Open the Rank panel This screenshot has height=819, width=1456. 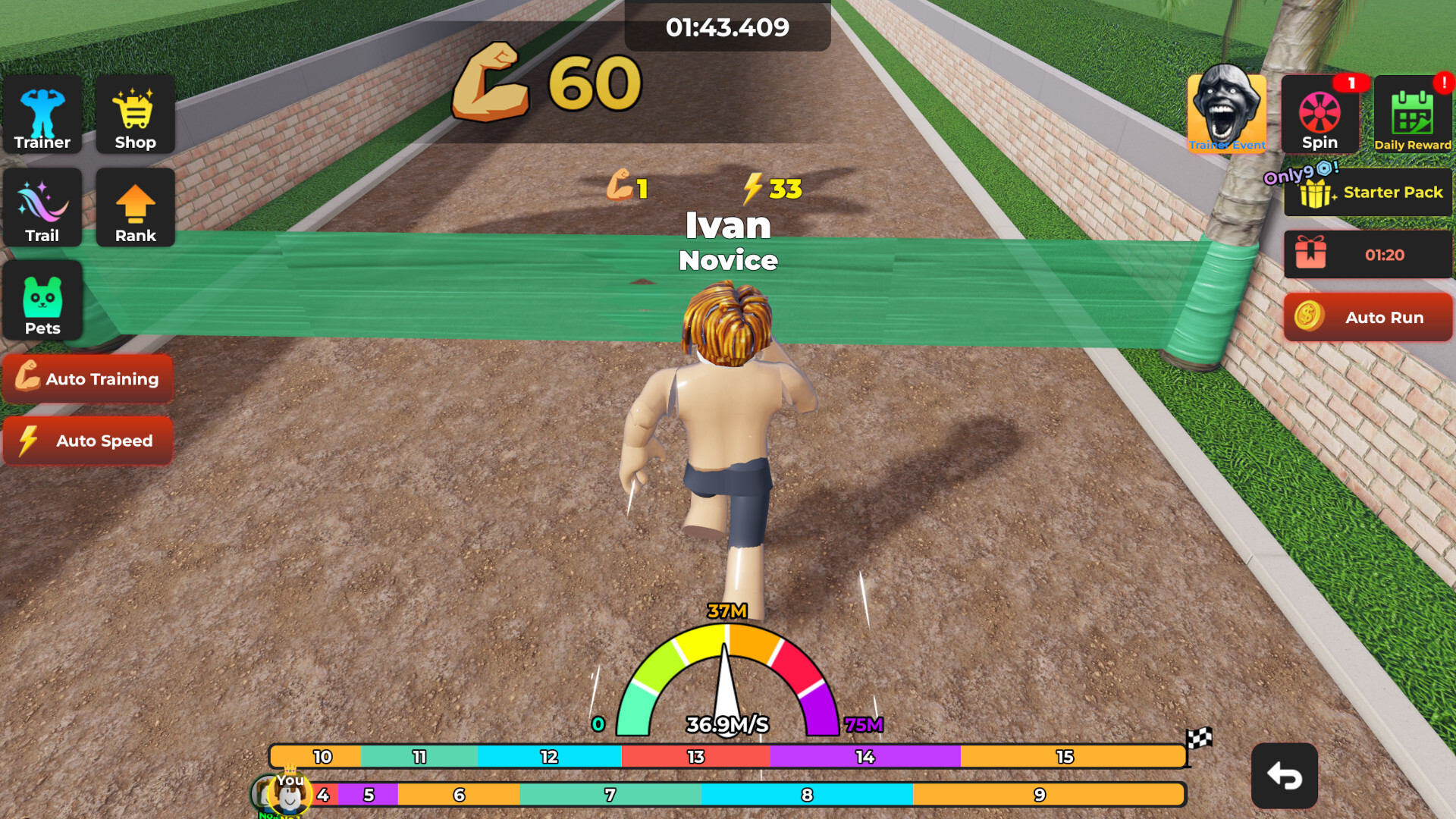point(135,207)
